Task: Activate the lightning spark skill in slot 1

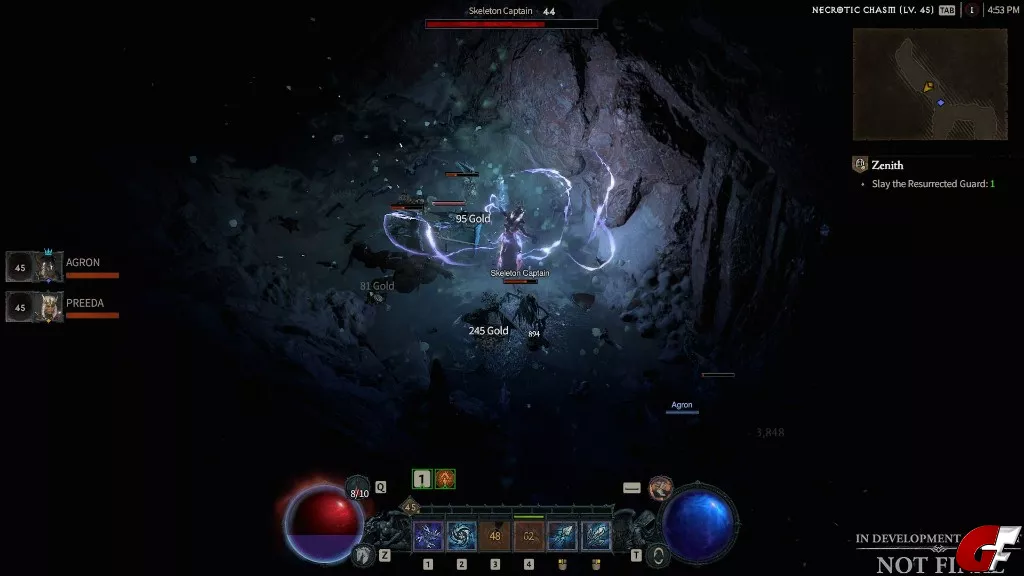Action: pos(428,536)
